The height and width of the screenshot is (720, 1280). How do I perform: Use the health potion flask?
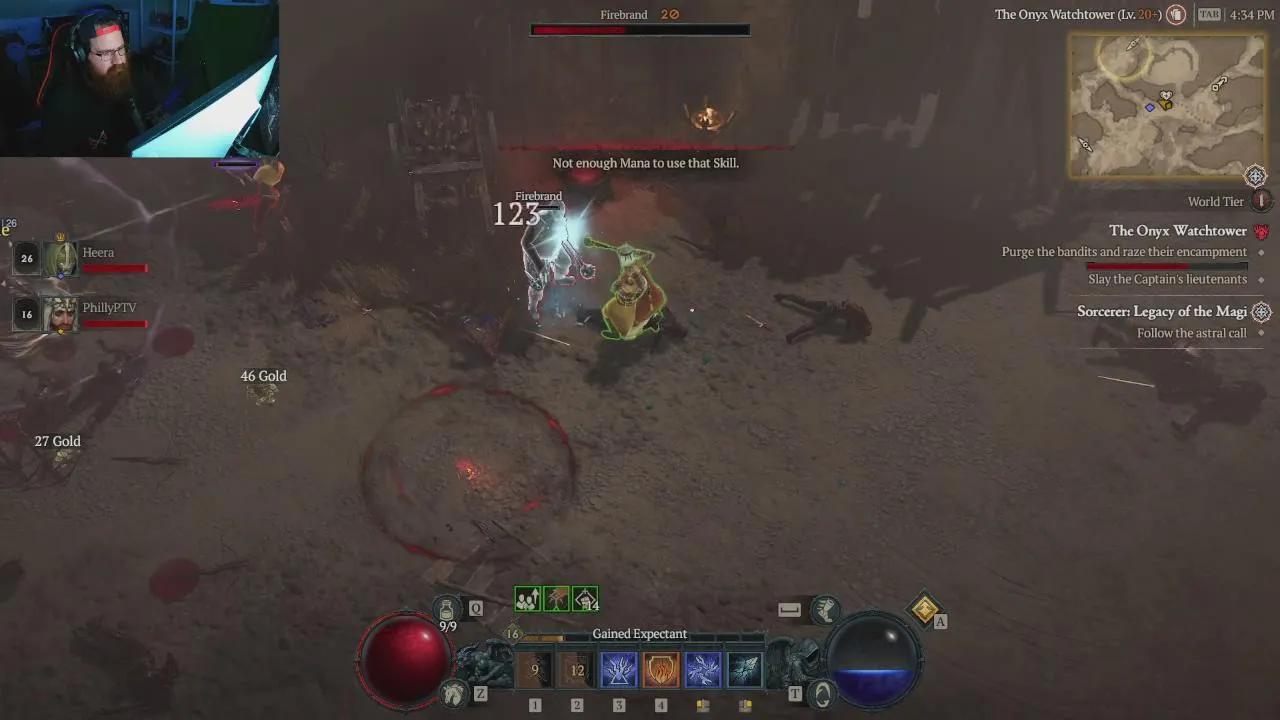pyautogui.click(x=447, y=609)
